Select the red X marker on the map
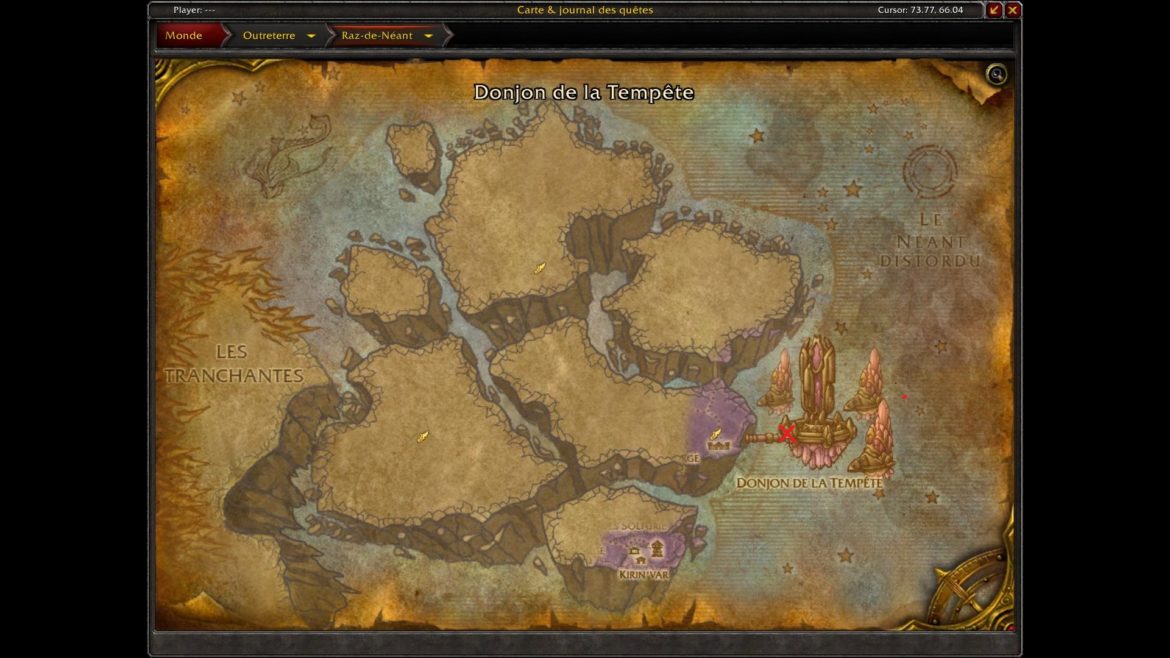 [787, 434]
